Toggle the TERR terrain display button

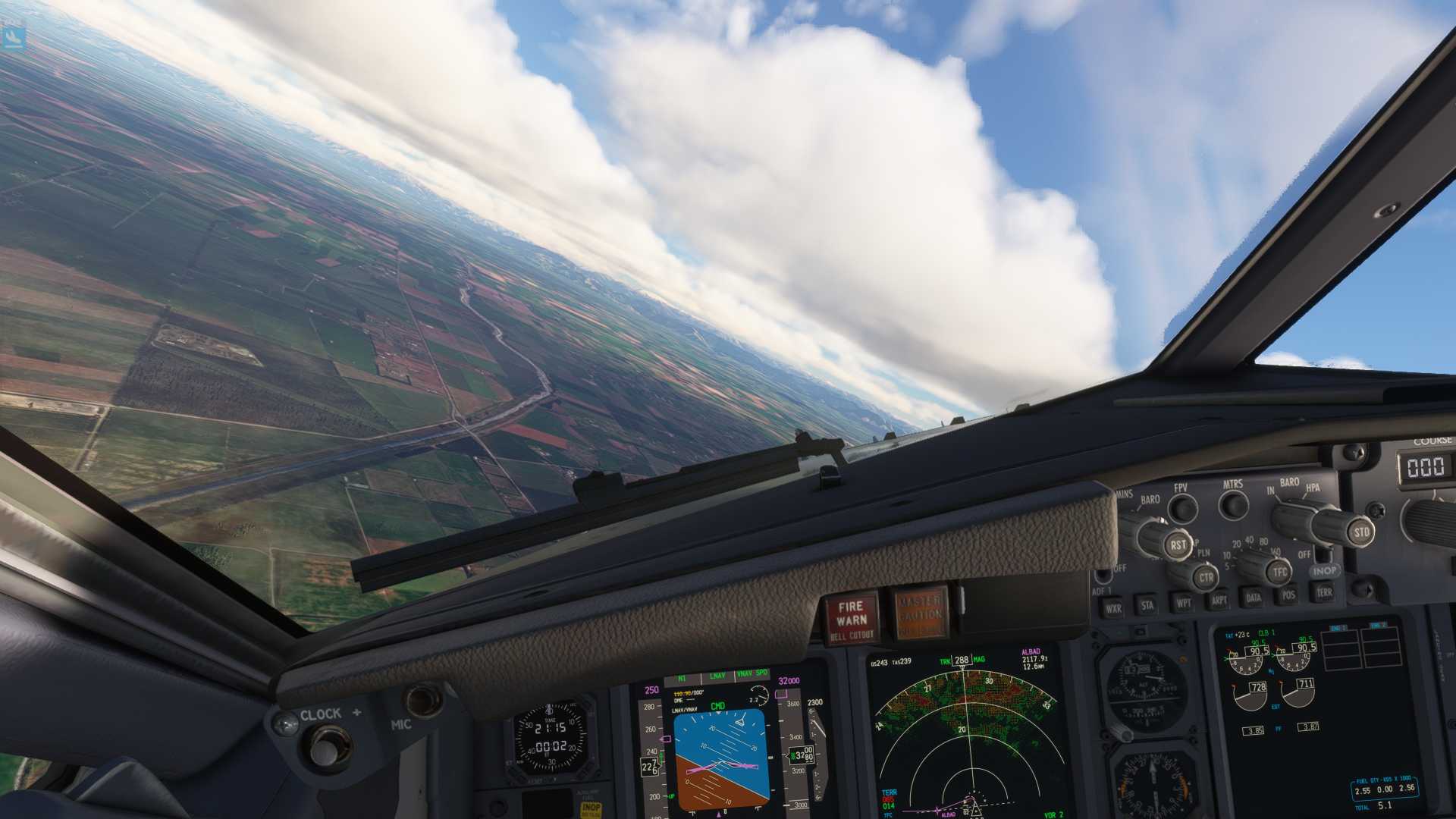point(1323,592)
